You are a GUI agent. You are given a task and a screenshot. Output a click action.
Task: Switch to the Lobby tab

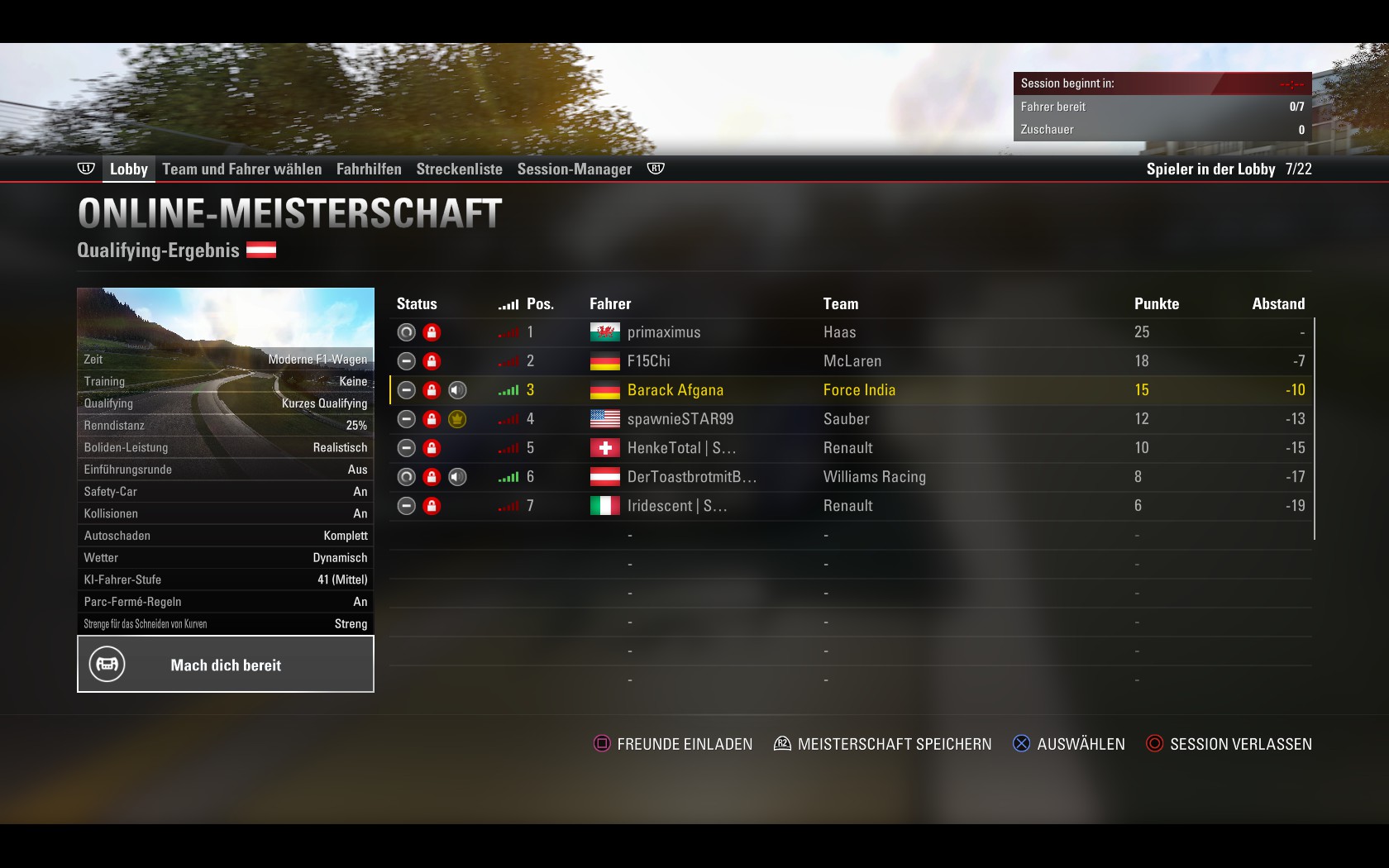tap(128, 169)
